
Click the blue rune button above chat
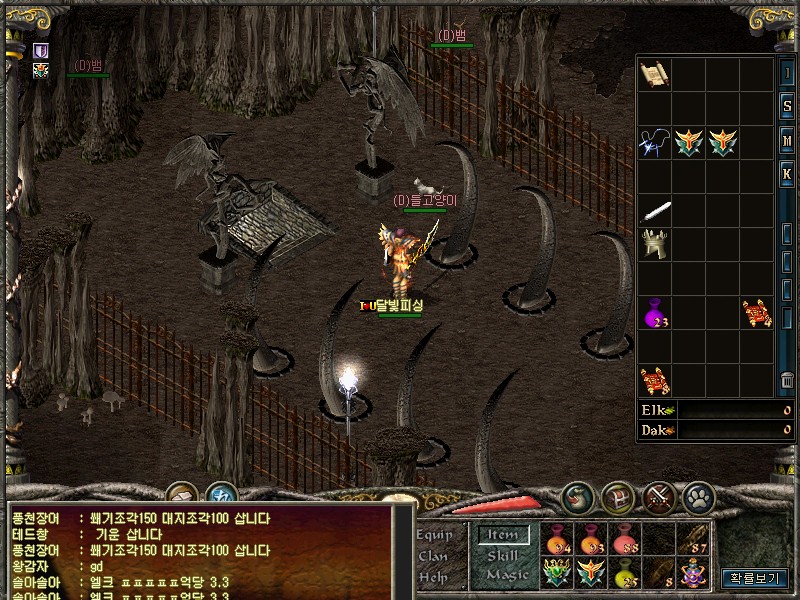[221, 495]
